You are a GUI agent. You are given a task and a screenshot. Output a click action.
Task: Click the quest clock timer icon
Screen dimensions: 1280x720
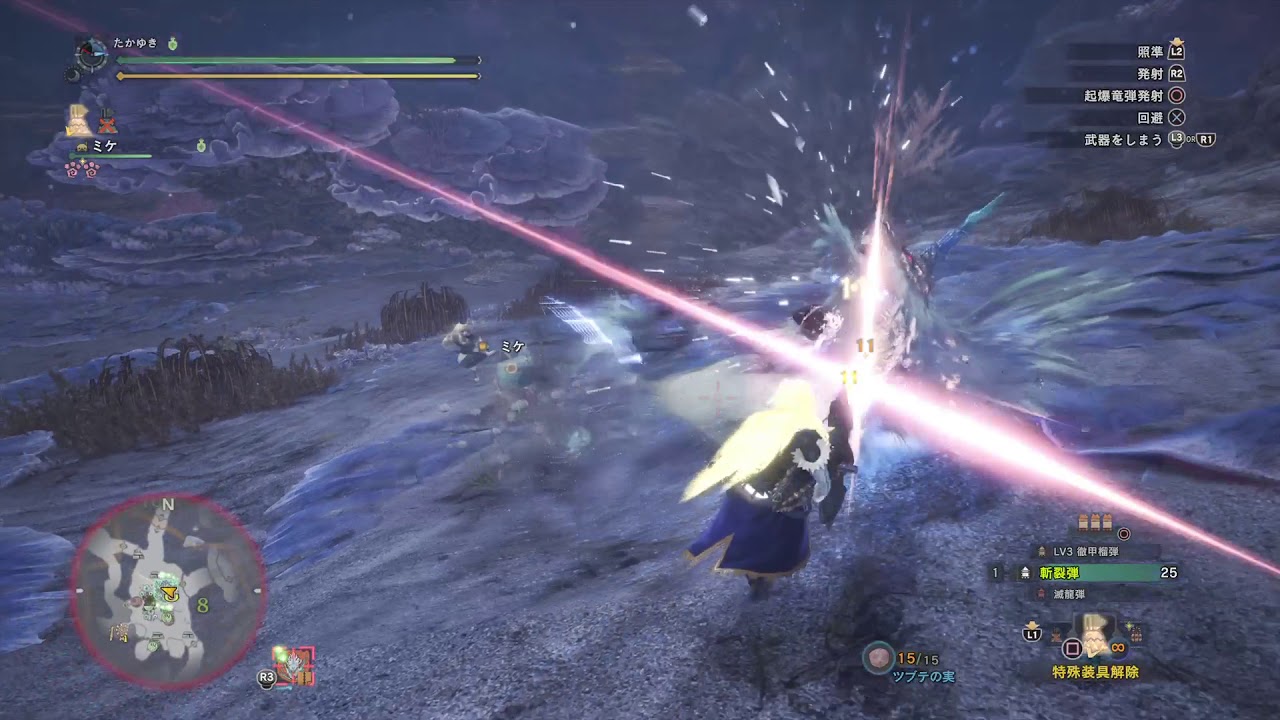tap(92, 54)
